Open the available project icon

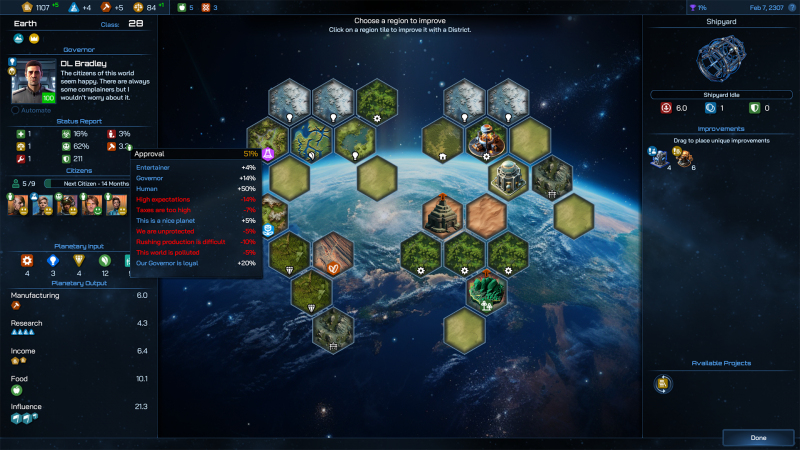[663, 384]
